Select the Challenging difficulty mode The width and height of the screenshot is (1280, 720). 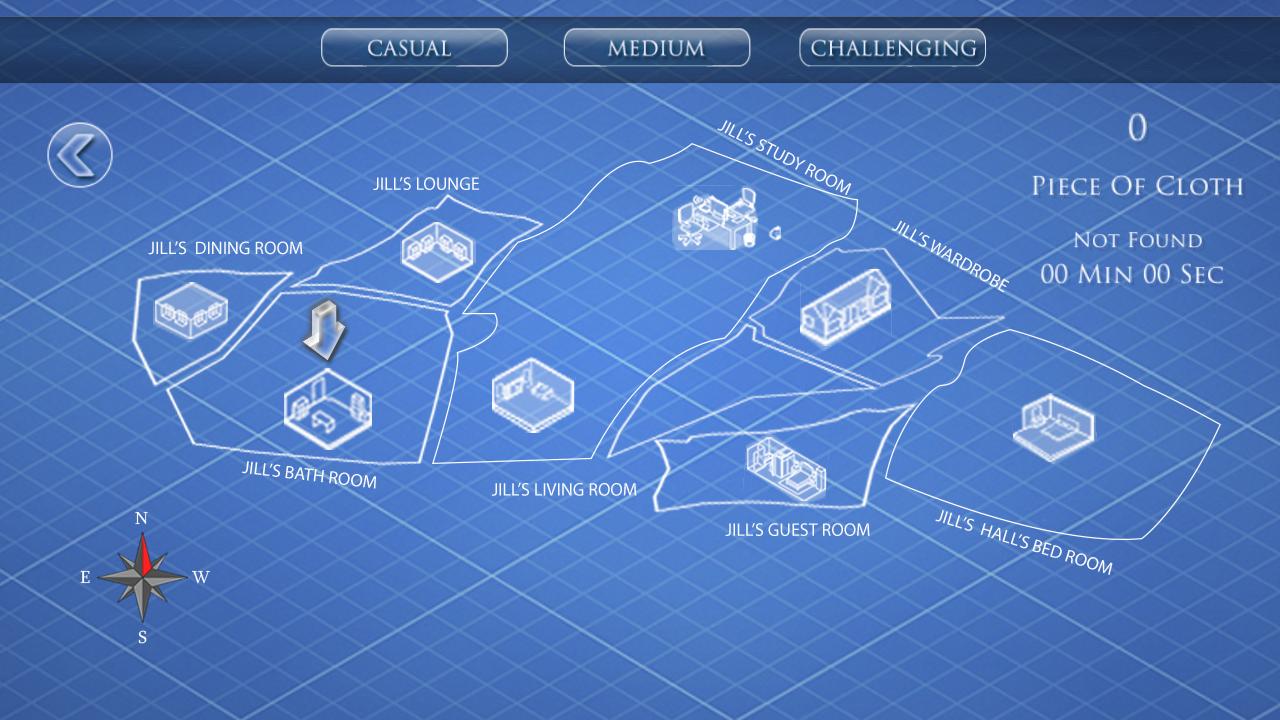[x=891, y=47]
